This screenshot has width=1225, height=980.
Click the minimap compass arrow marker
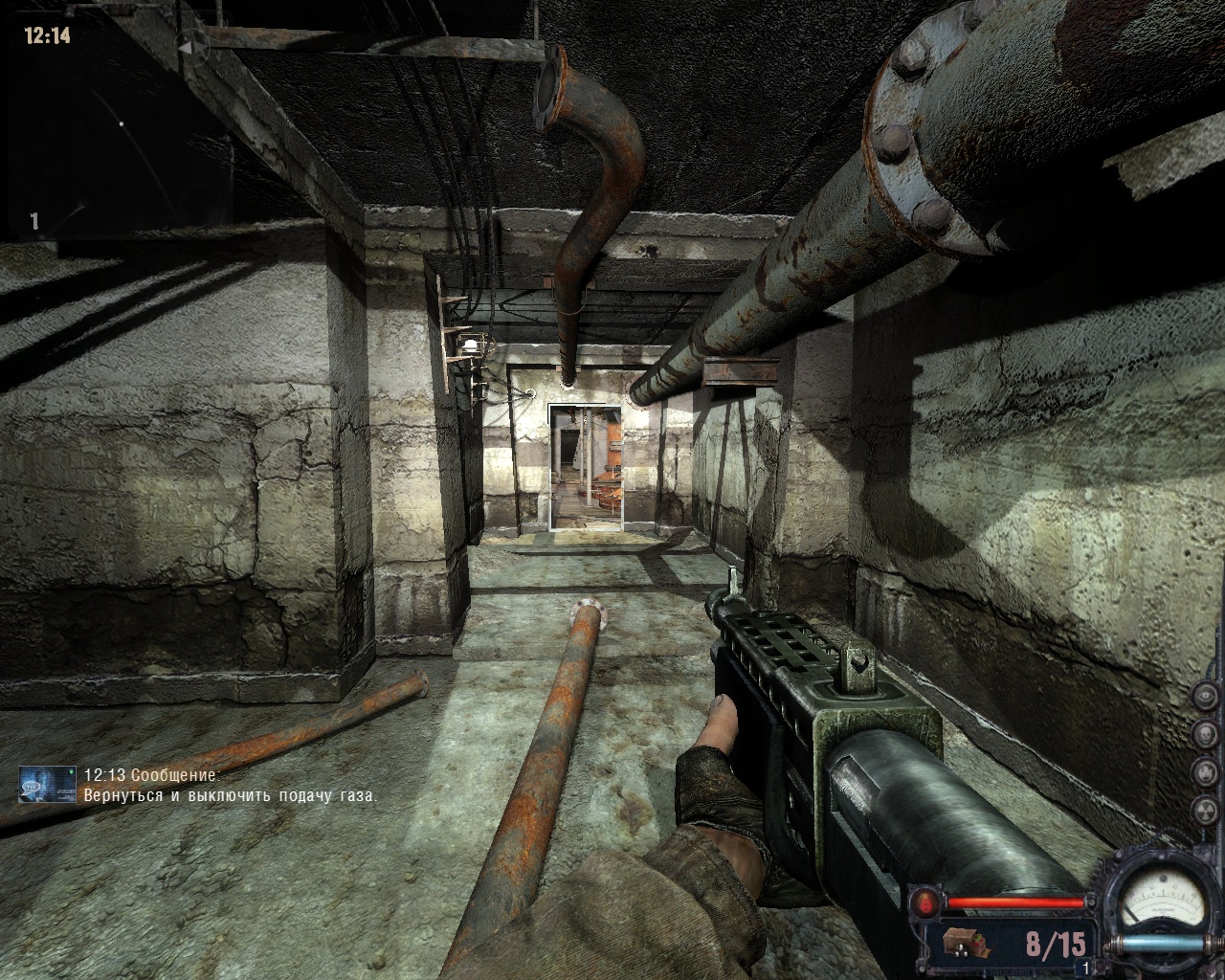click(188, 44)
